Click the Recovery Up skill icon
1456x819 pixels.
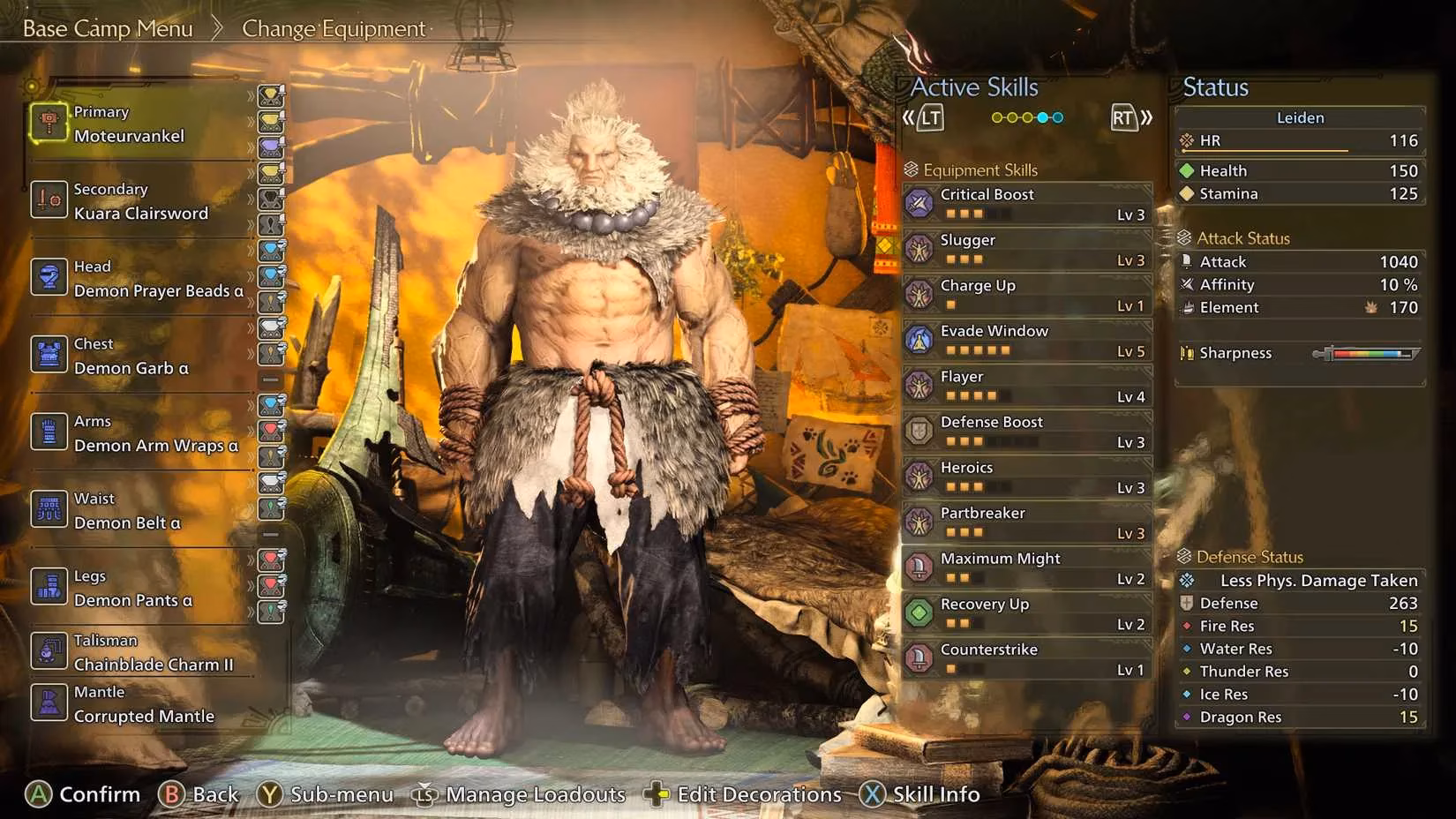point(919,612)
